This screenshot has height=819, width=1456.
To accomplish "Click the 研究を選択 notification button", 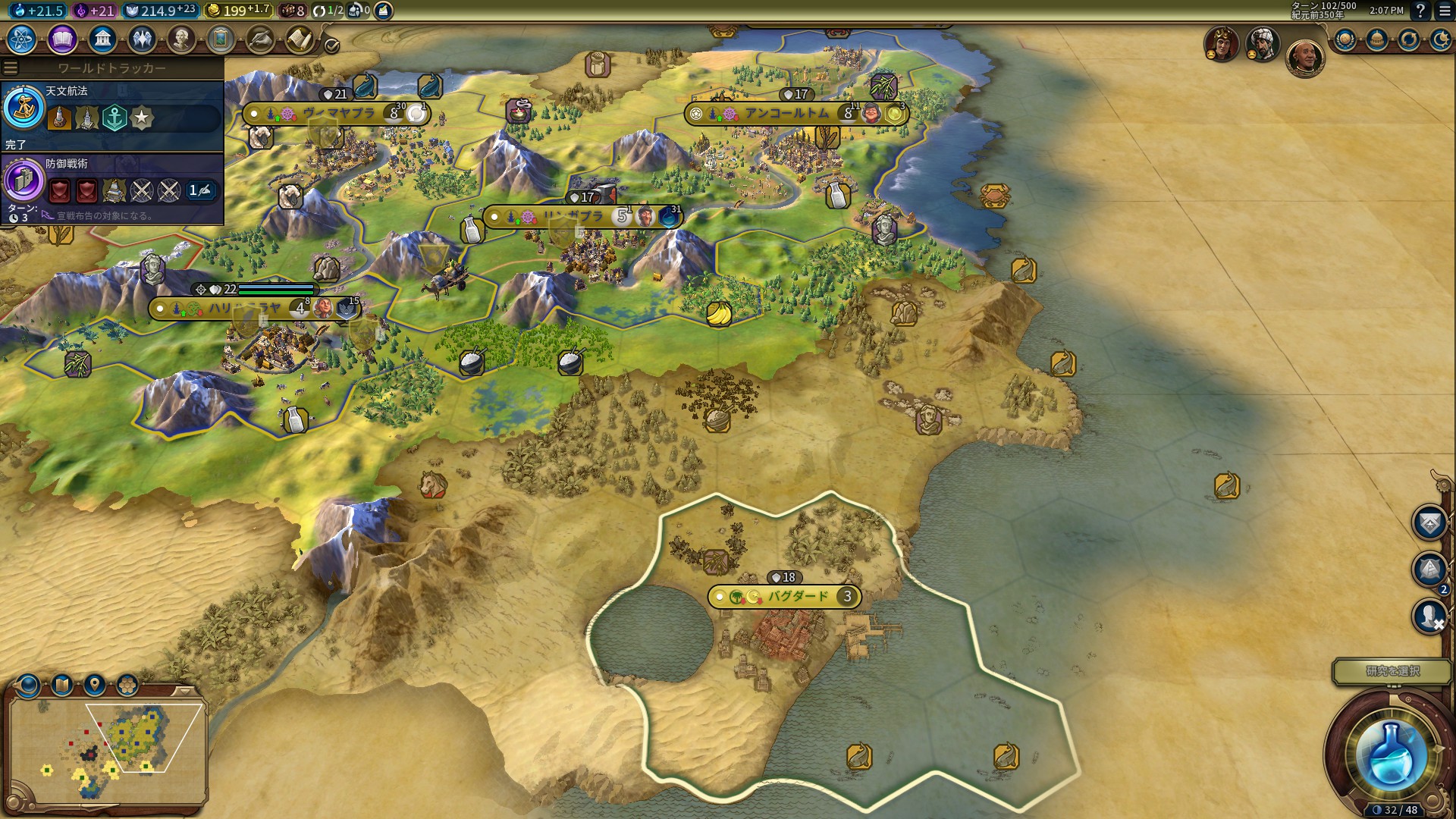I will coord(1392,671).
